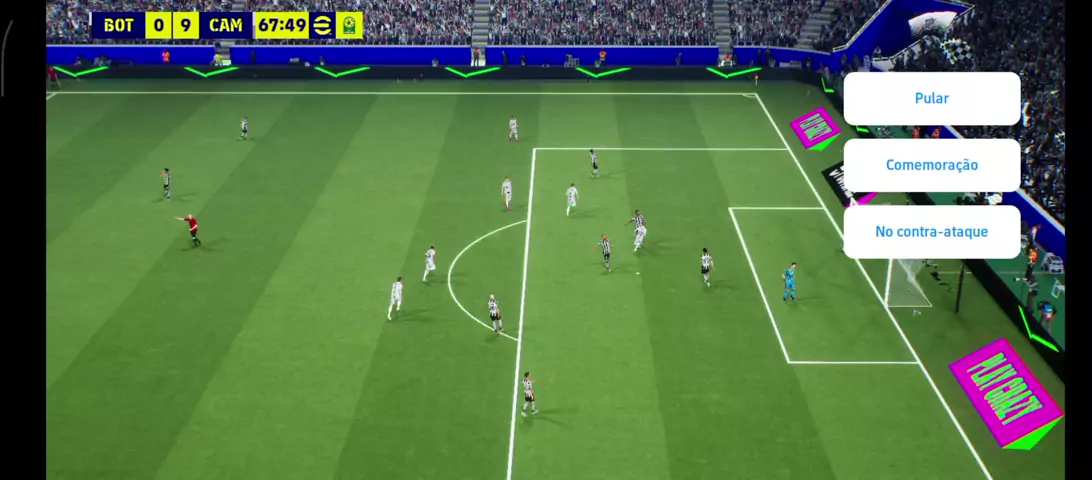This screenshot has width=1092, height=480.
Task: Tap the Pular button
Action: point(931,99)
